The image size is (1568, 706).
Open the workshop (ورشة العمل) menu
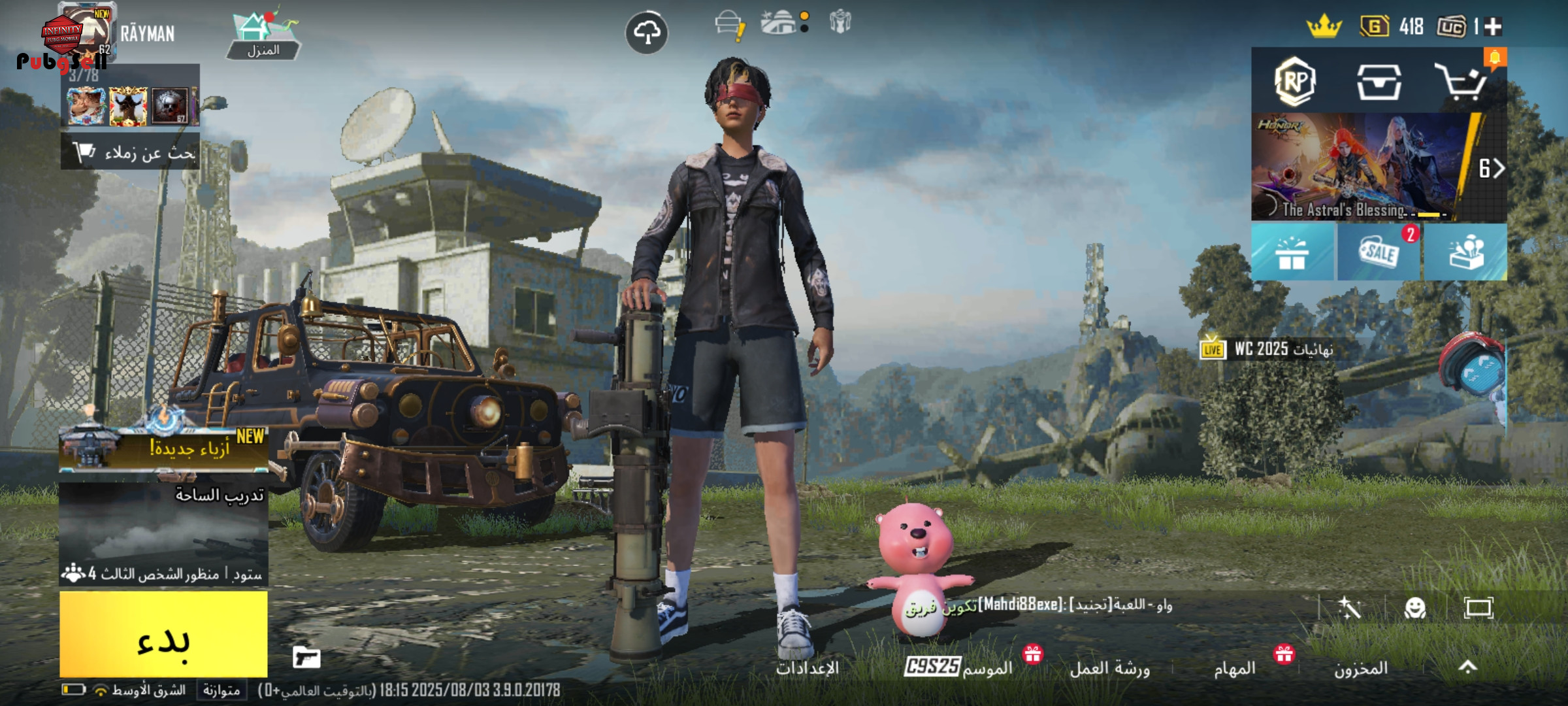[1109, 669]
